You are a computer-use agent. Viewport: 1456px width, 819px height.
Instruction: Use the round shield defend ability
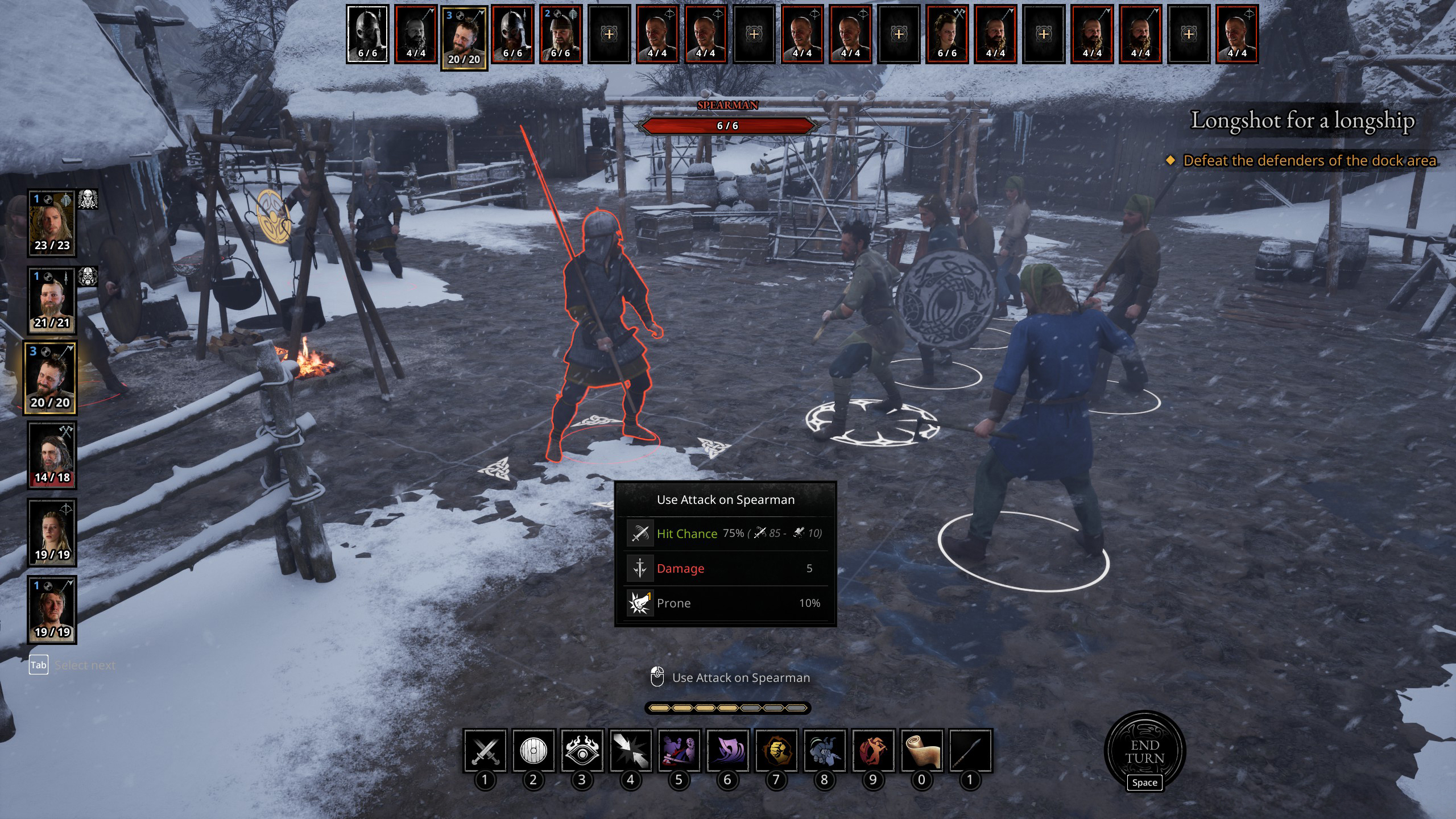pos(533,751)
